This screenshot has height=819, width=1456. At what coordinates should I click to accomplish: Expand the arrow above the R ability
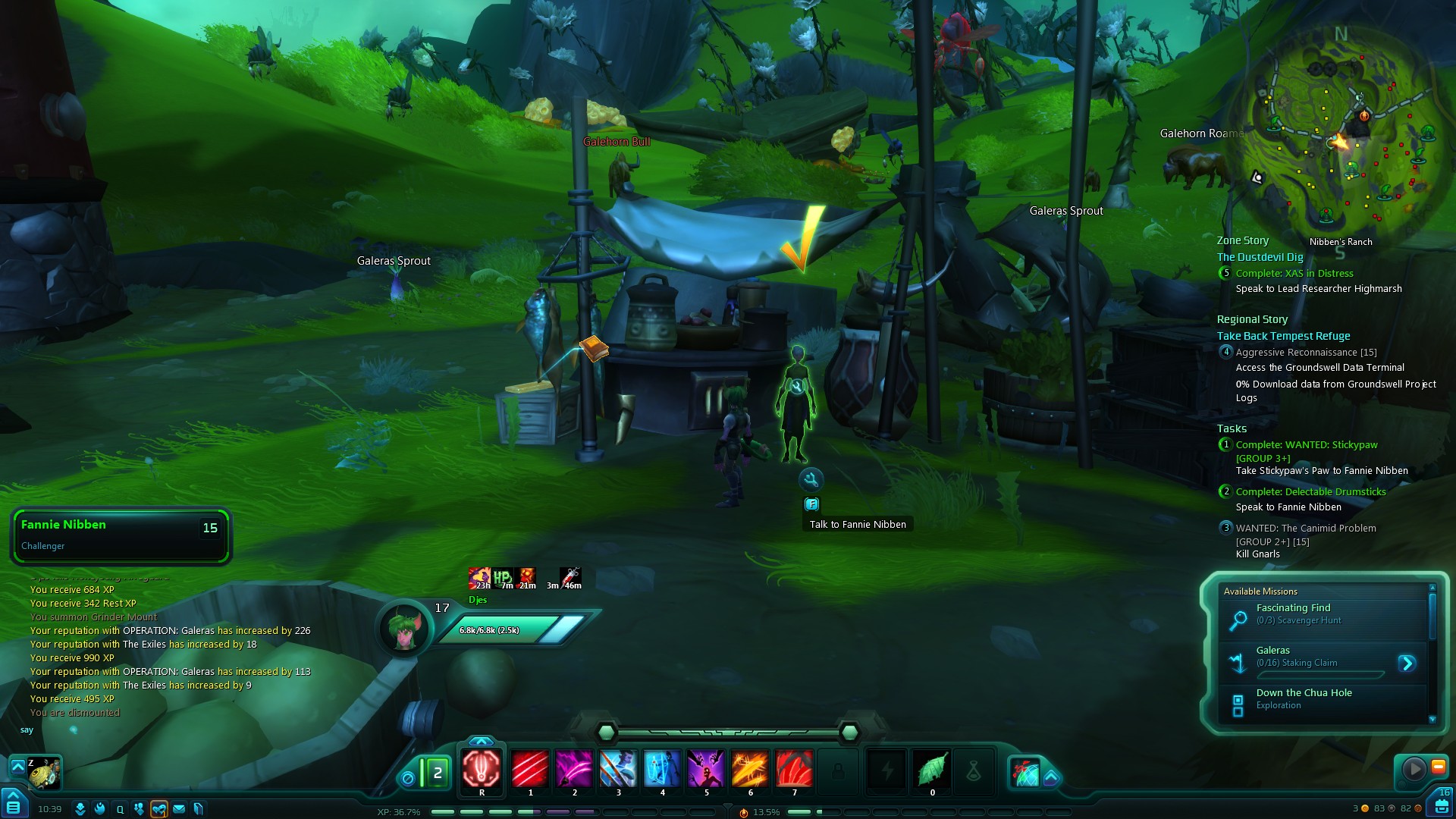coord(482,741)
